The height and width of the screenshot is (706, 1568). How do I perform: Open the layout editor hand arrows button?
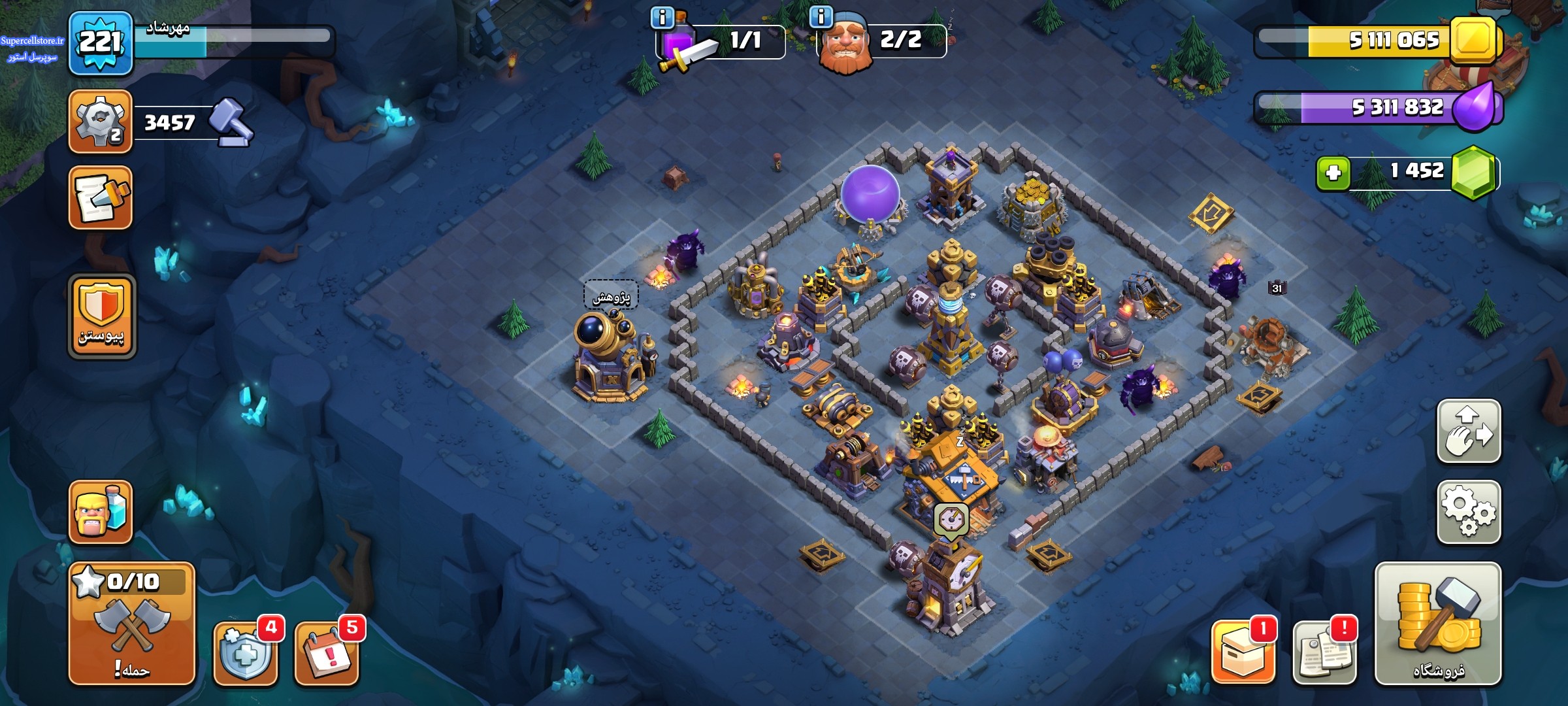[x=1468, y=431]
